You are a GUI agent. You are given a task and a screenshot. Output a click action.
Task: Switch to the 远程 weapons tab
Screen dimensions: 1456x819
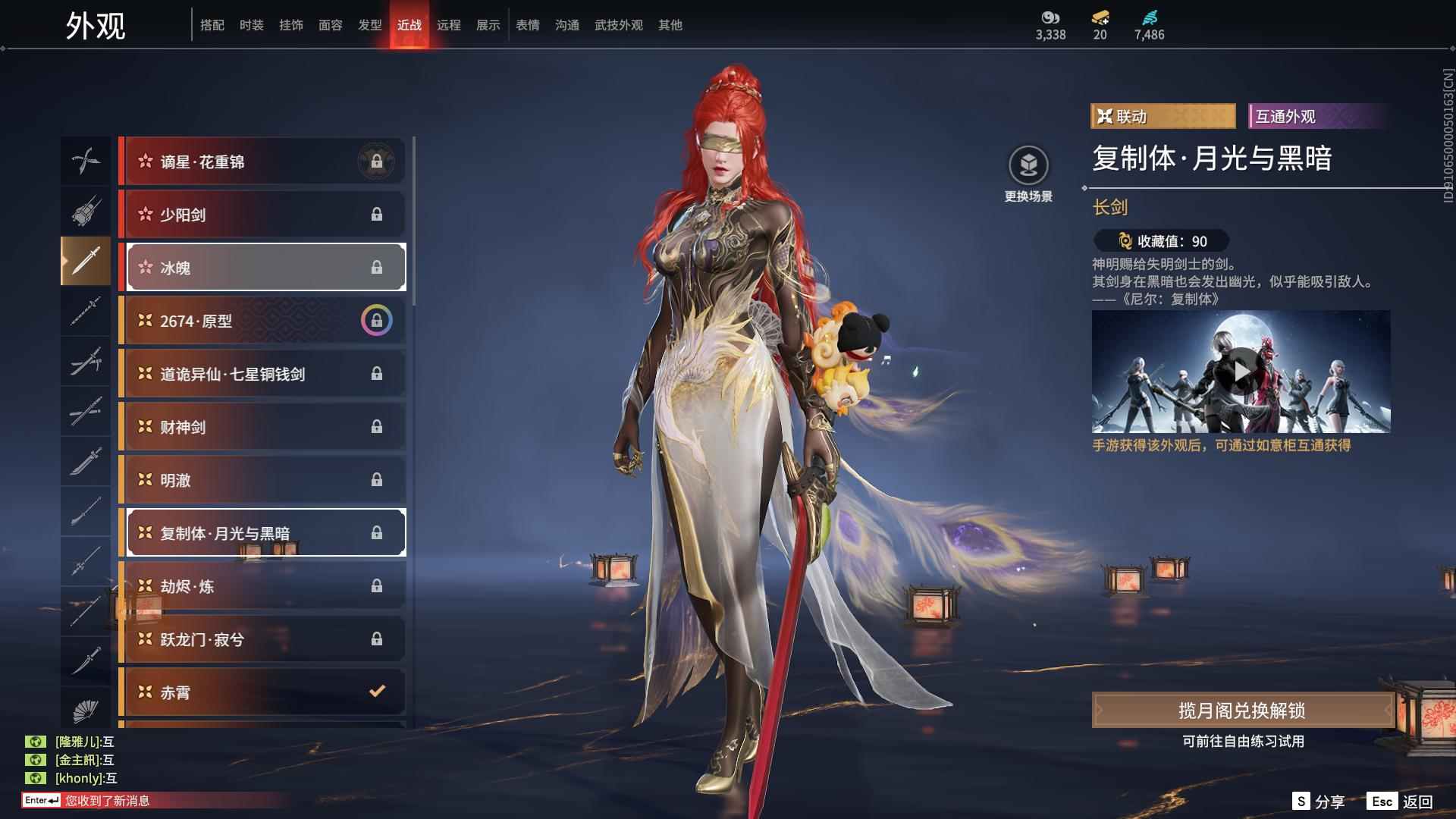[x=448, y=25]
